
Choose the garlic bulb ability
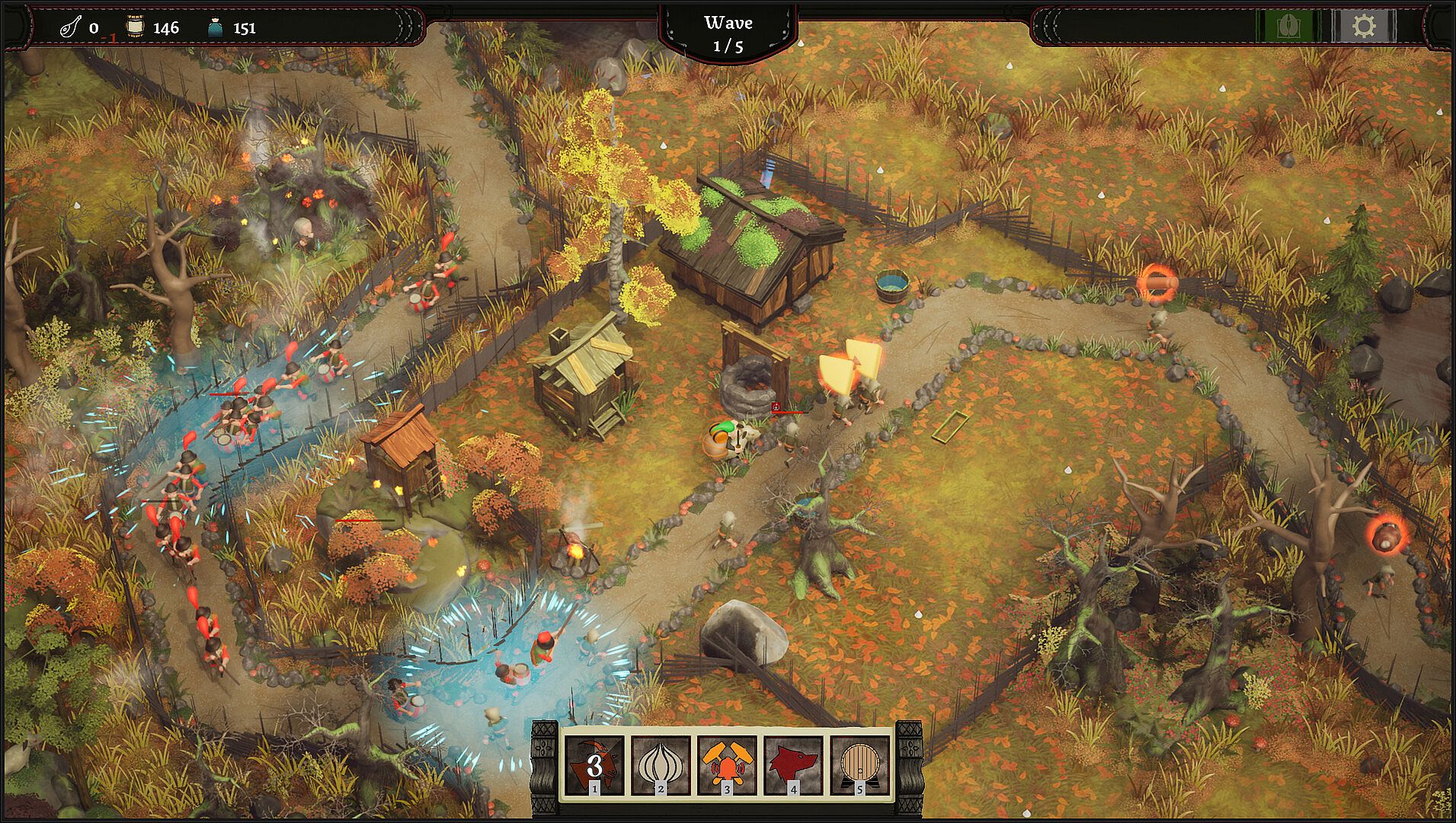click(x=661, y=765)
